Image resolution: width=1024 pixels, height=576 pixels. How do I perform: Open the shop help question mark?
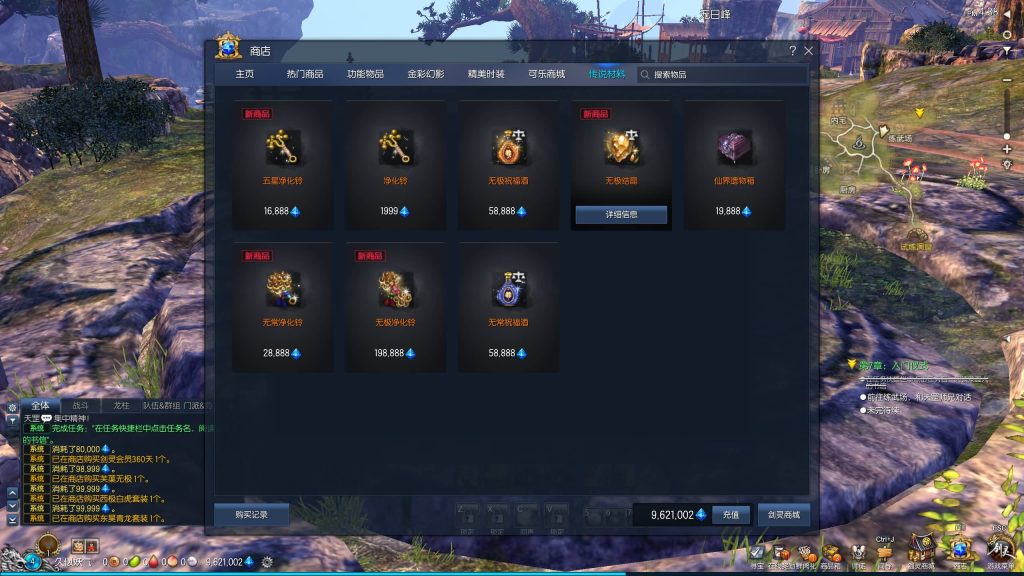[x=793, y=51]
